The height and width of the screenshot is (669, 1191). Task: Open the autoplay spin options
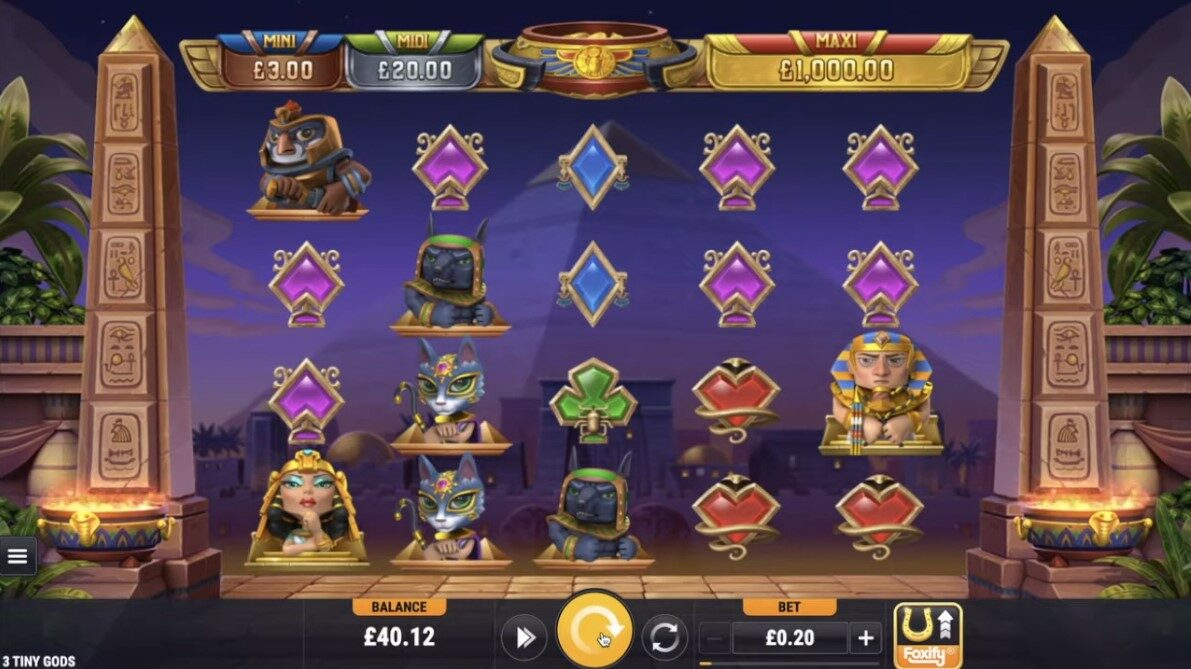point(665,638)
